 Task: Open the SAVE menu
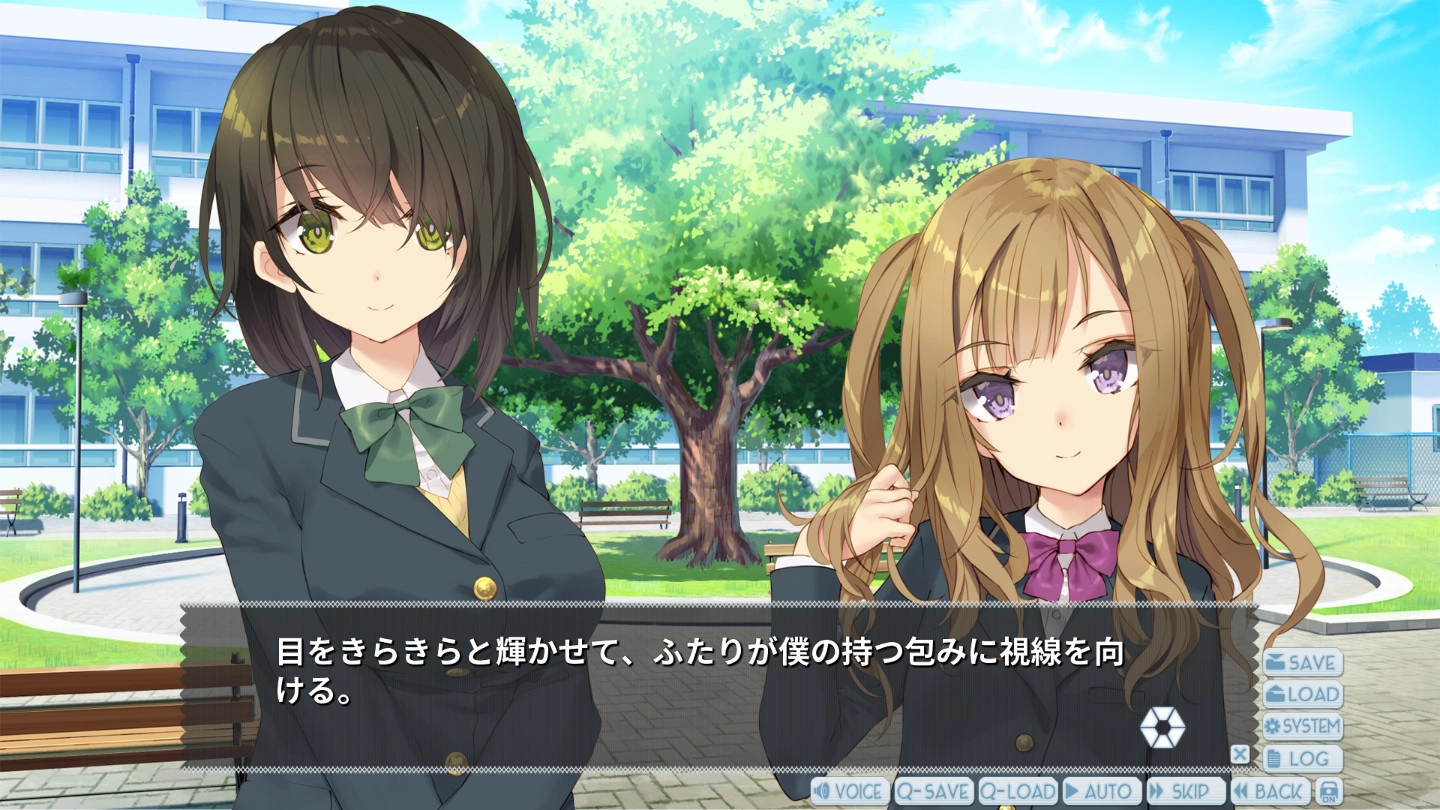click(x=1302, y=662)
